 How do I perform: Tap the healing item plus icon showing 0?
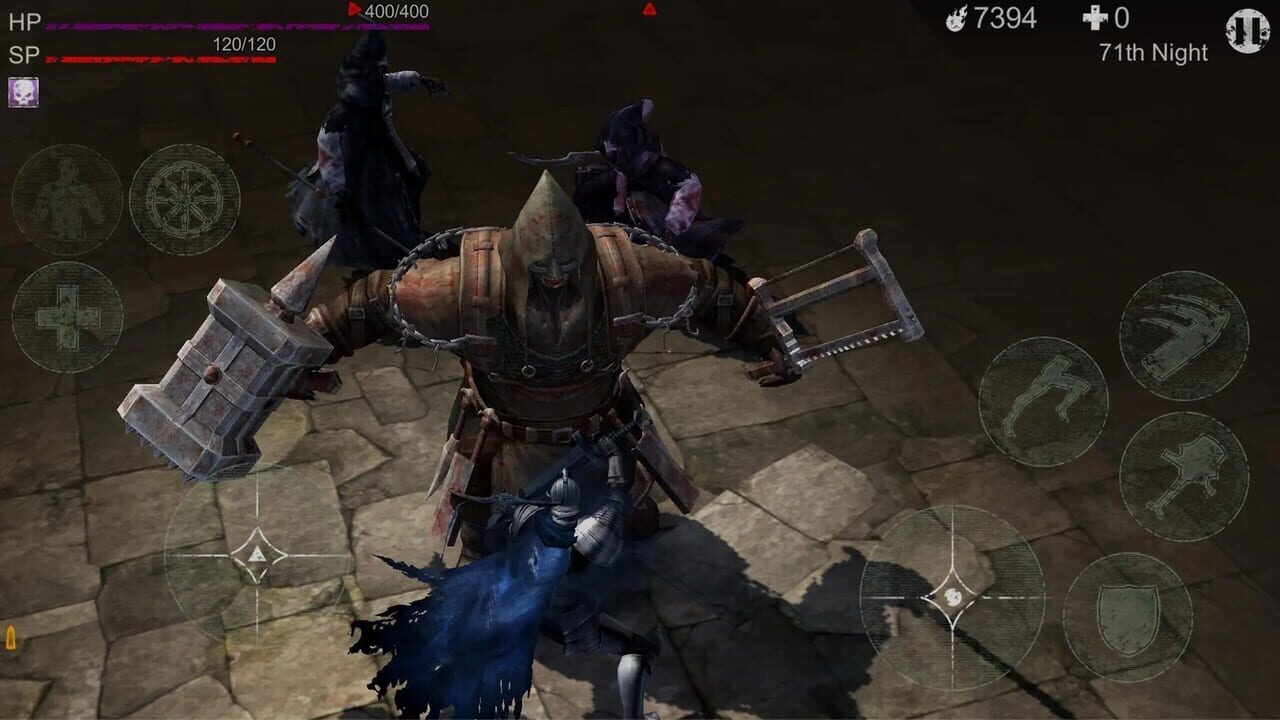tap(1095, 17)
